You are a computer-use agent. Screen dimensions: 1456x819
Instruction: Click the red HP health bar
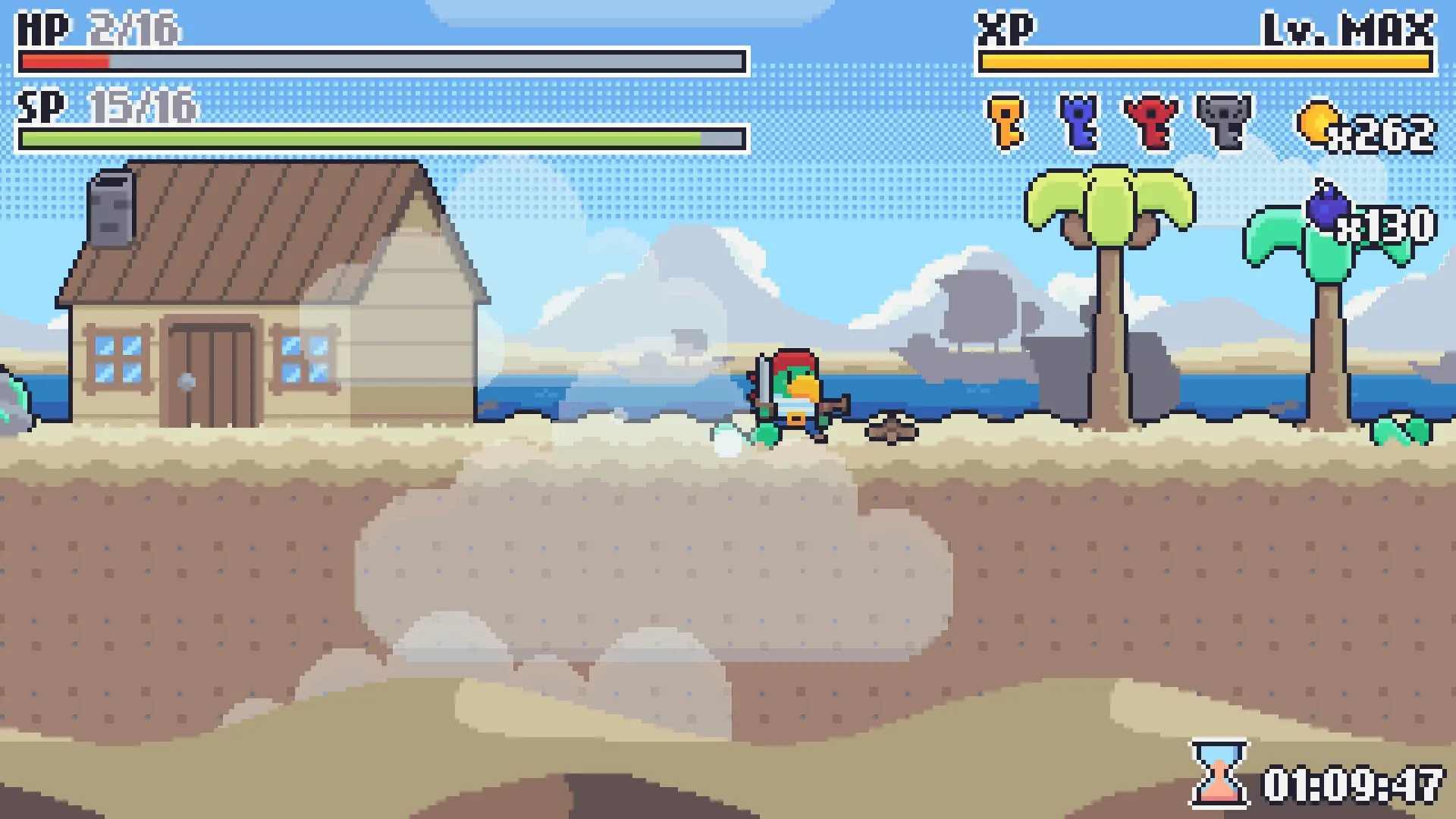click(64, 62)
